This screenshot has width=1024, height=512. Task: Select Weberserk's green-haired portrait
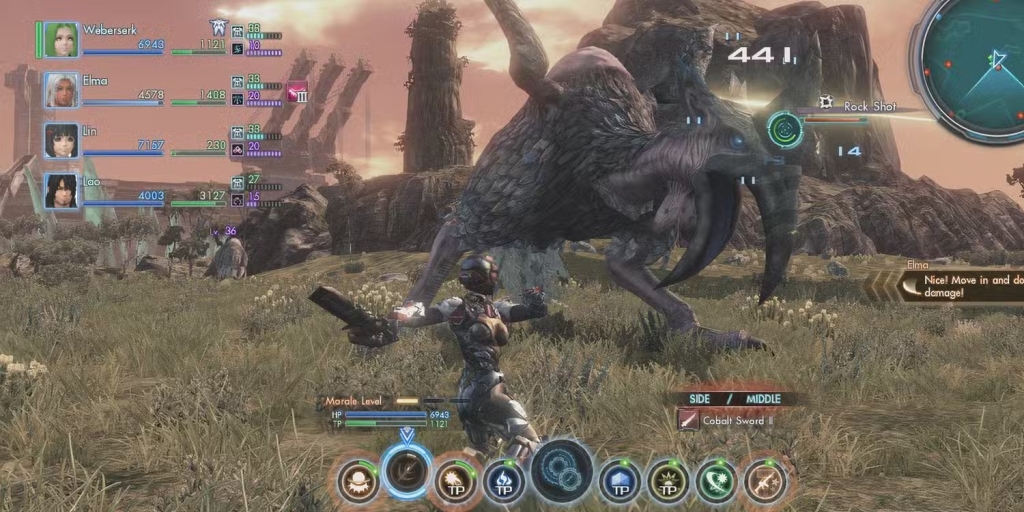pos(61,39)
